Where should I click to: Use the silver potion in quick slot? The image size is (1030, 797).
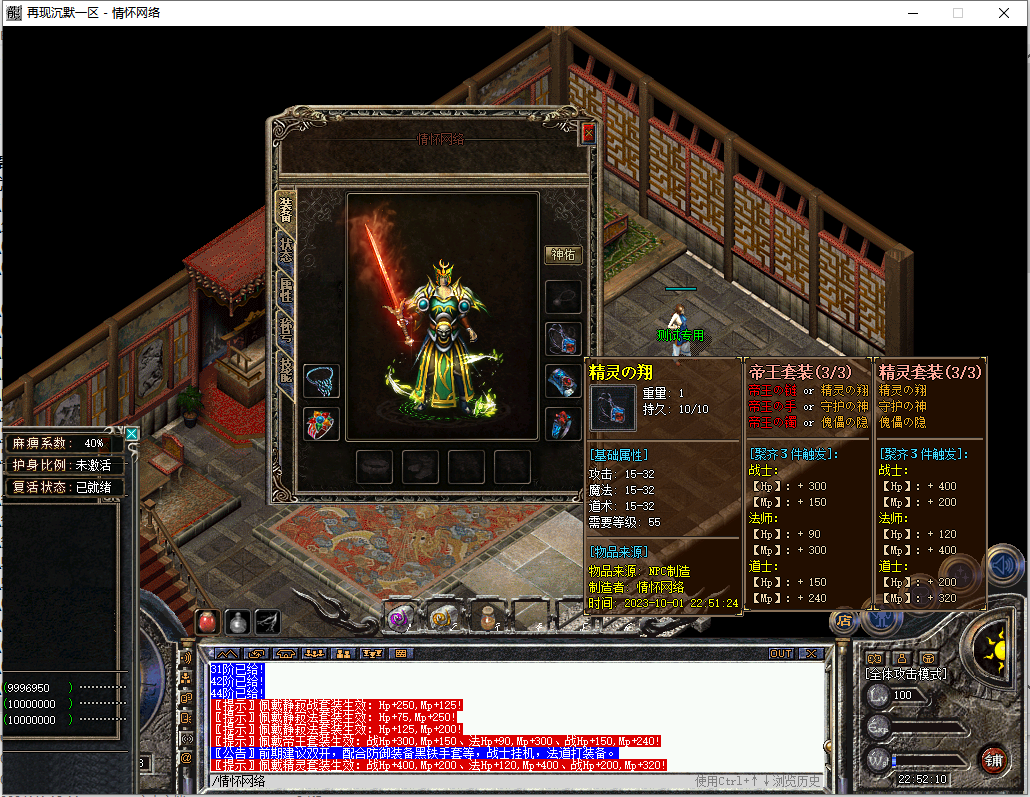pos(237,621)
